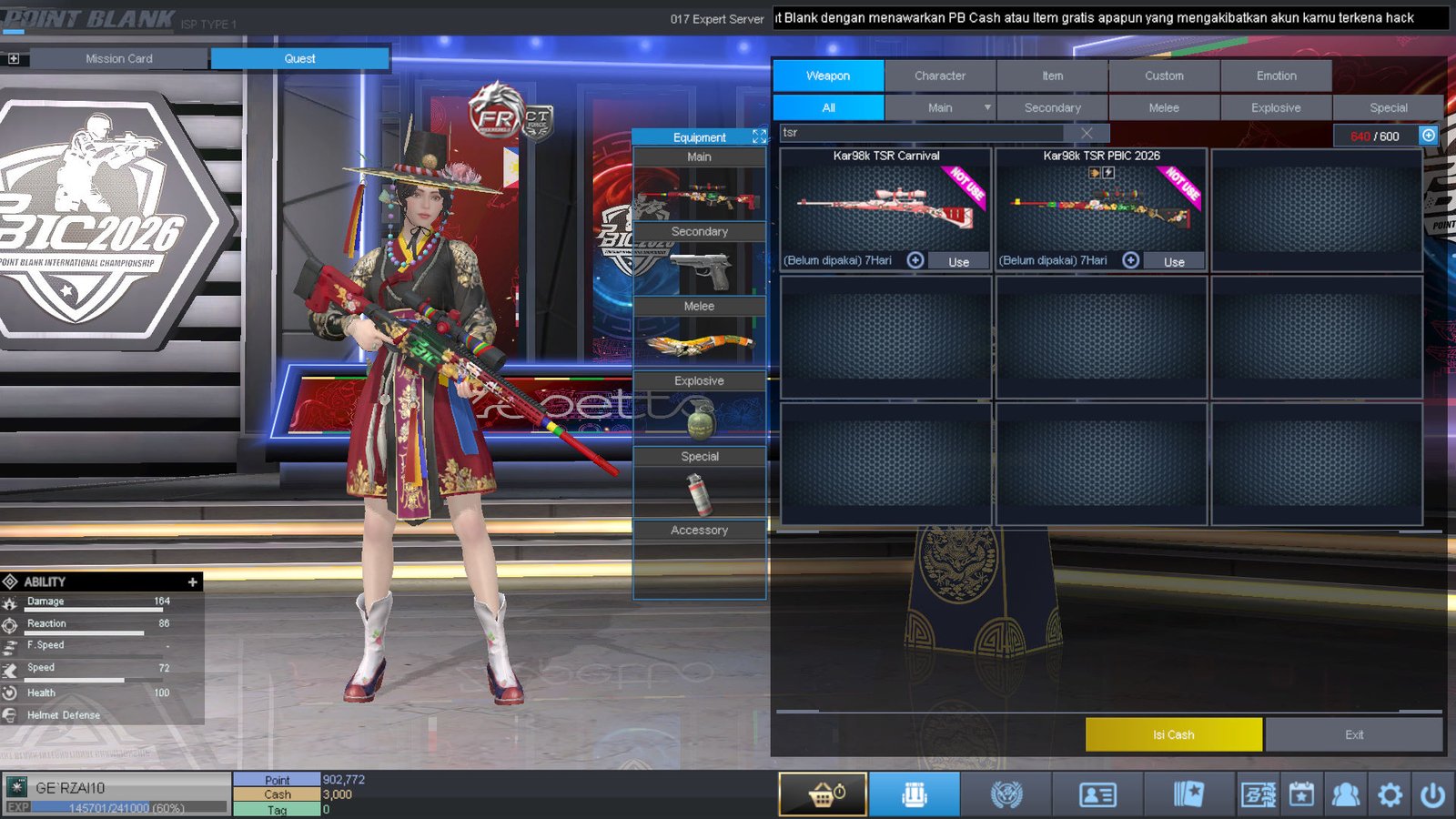Switch to the Character tab
Screen dimensions: 1456x819
tap(940, 76)
